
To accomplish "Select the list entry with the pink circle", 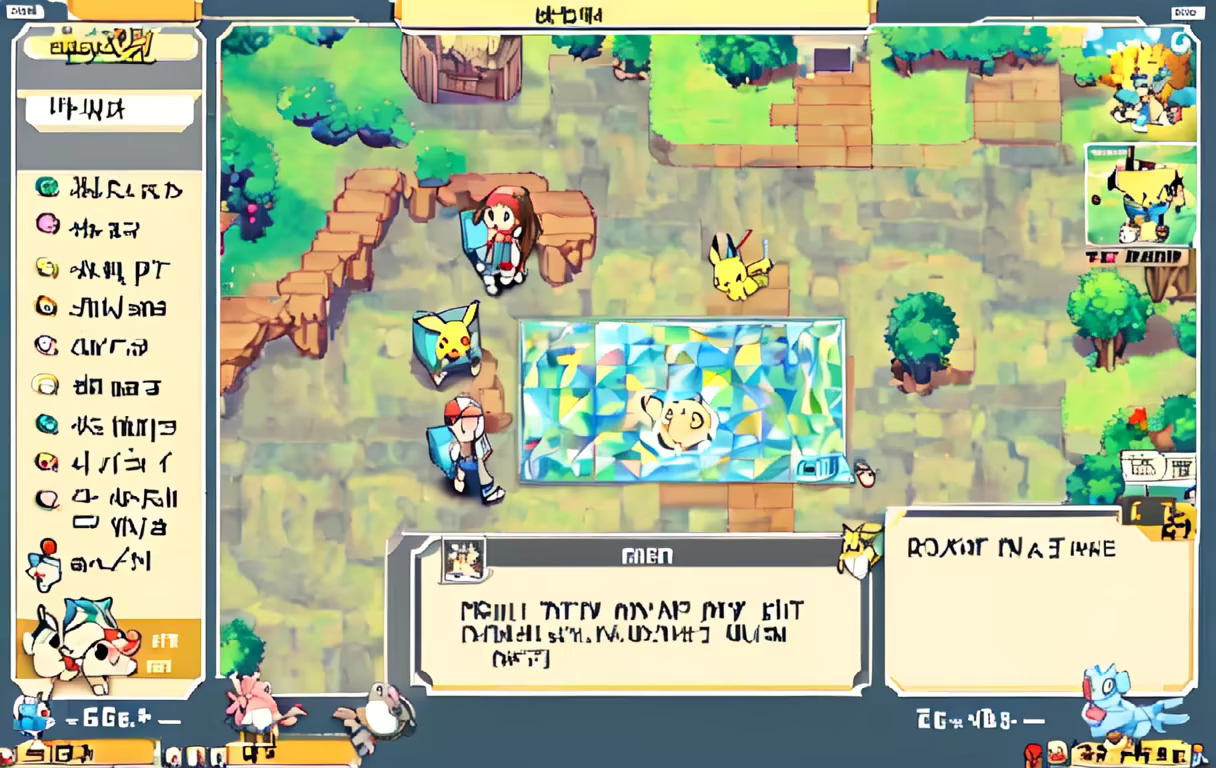I will pyautogui.click(x=110, y=227).
